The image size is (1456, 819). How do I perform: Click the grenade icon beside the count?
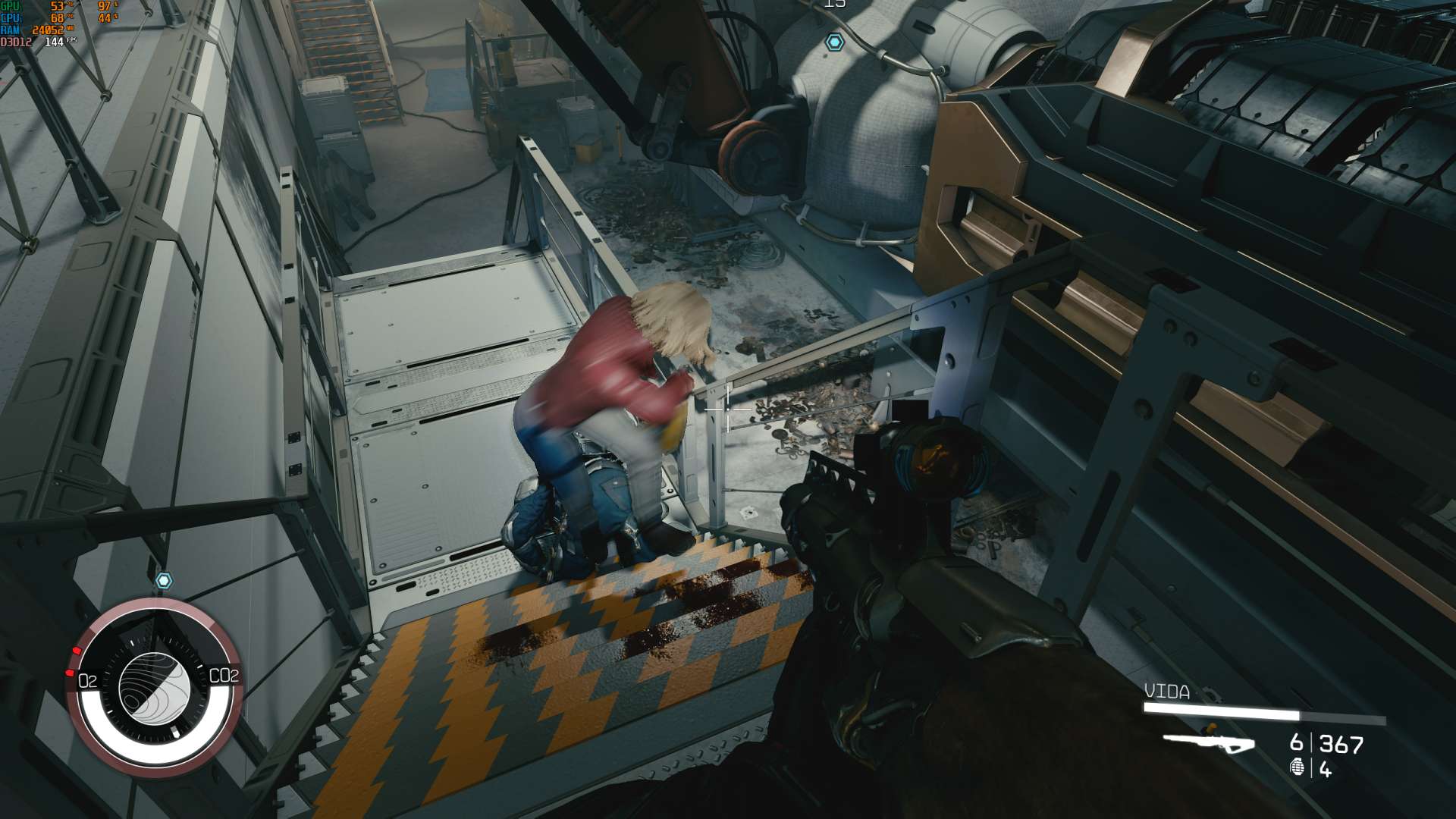[1298, 768]
